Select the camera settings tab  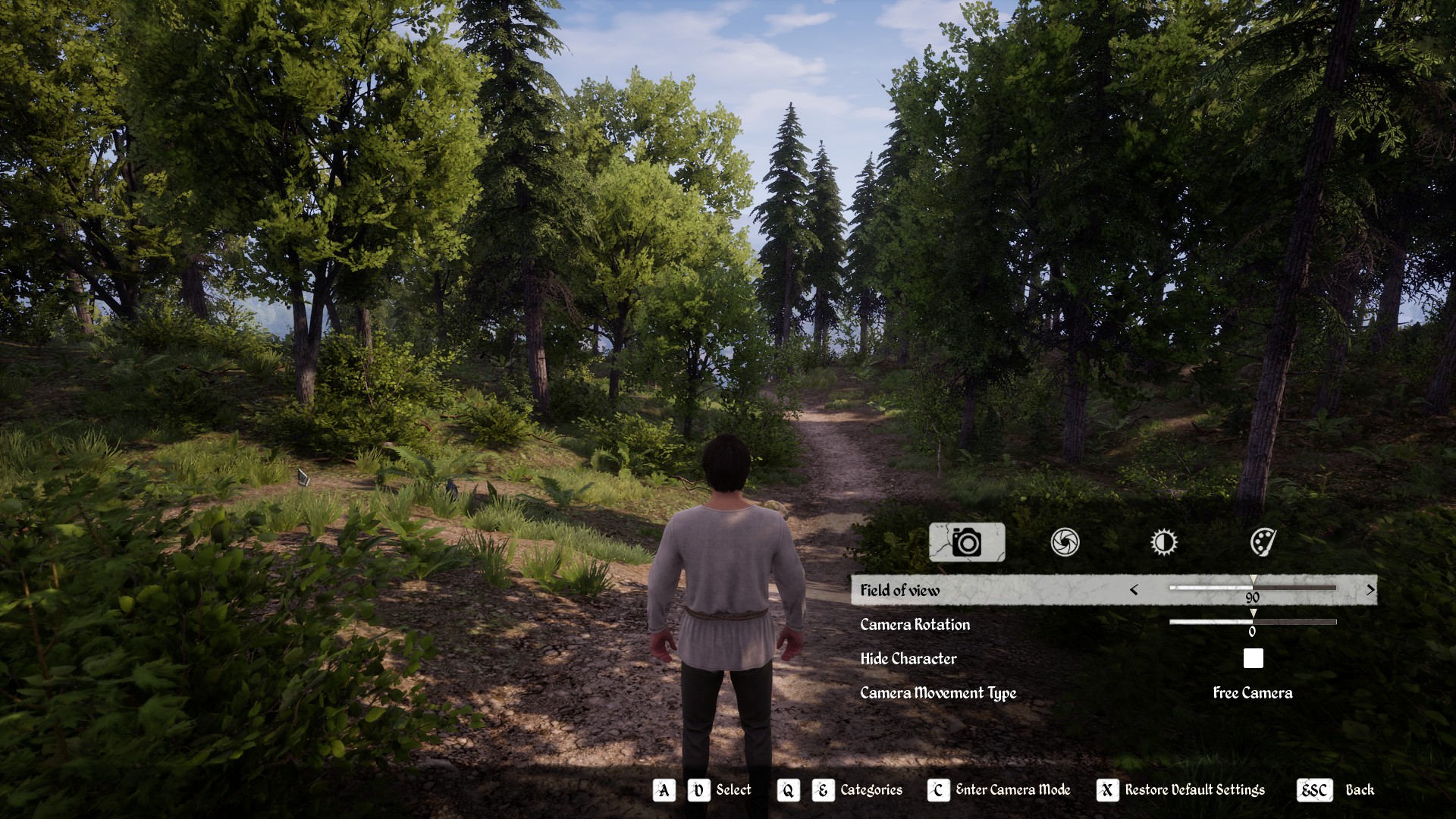click(x=967, y=542)
